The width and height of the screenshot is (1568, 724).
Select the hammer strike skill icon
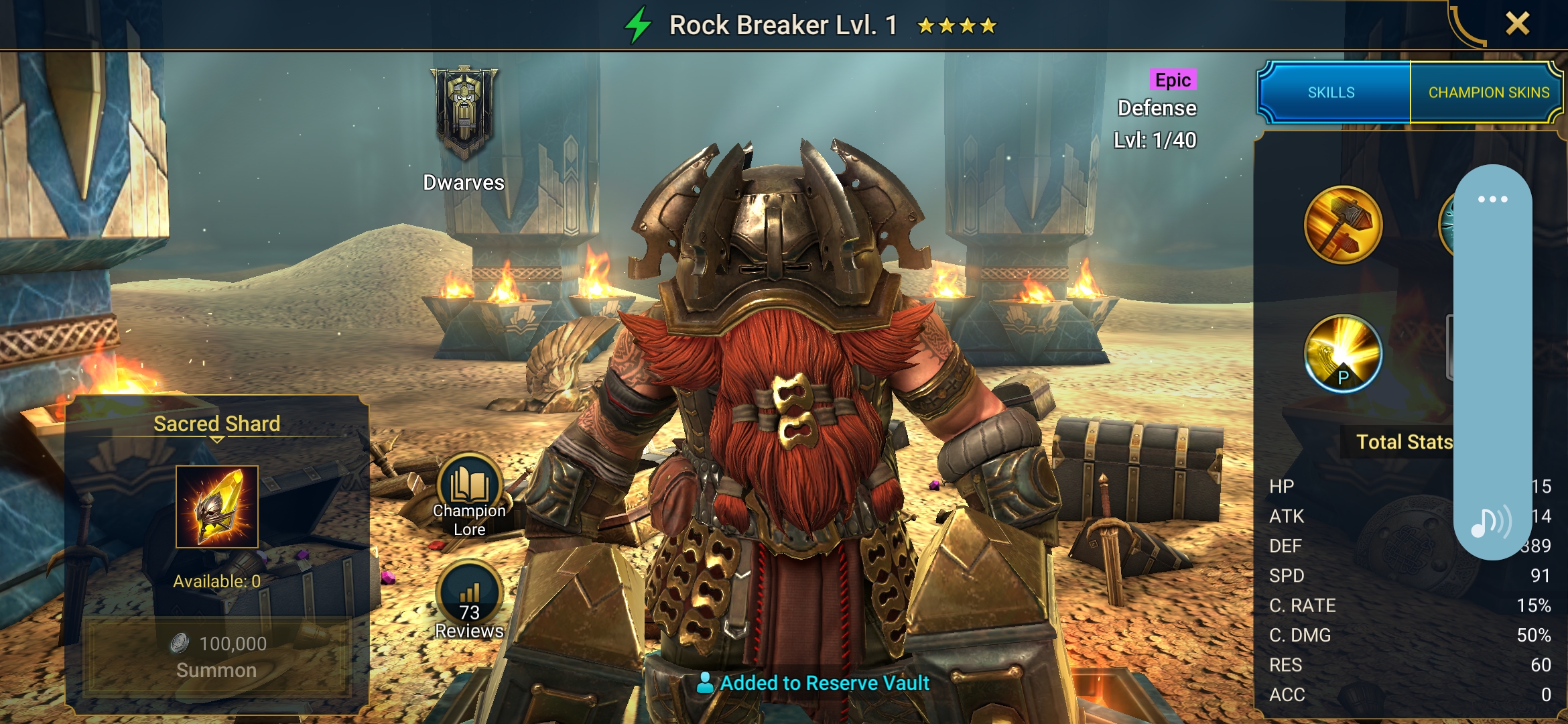point(1343,225)
